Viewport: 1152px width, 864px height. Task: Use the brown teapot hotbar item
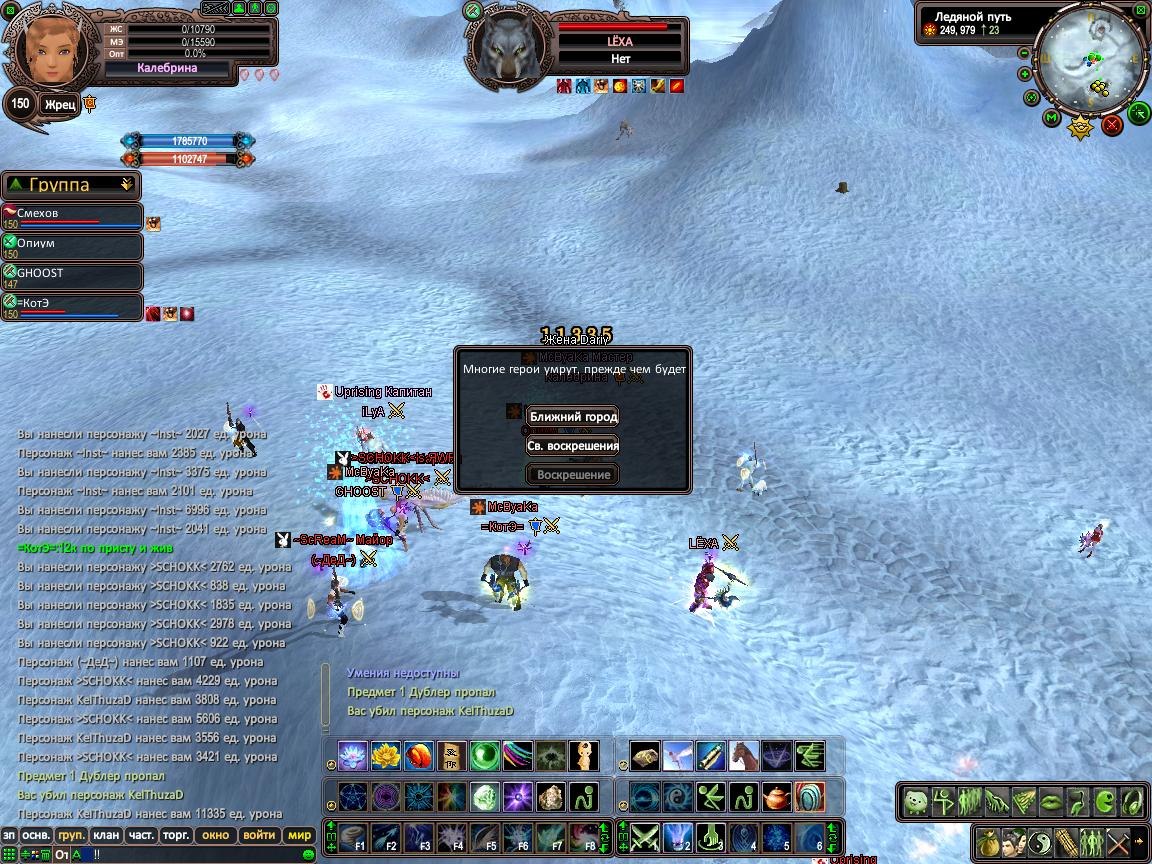[x=775, y=797]
